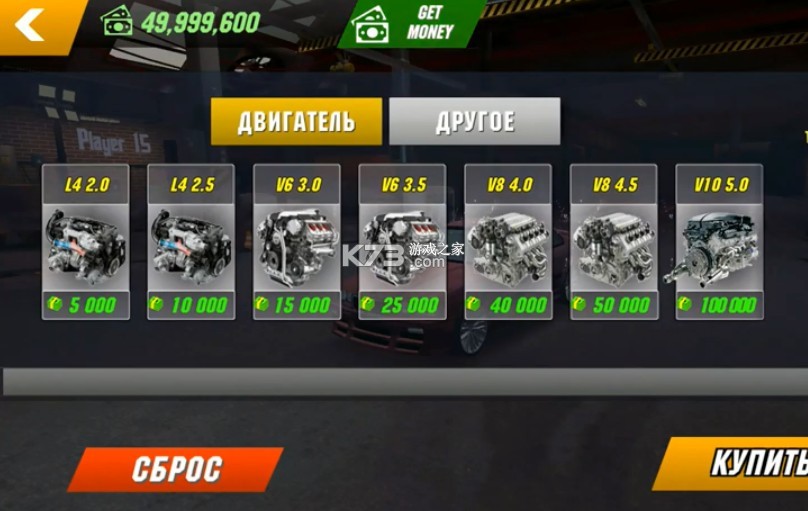The height and width of the screenshot is (511, 808).
Task: Select the V6 3.5 engine card
Action: (x=402, y=242)
